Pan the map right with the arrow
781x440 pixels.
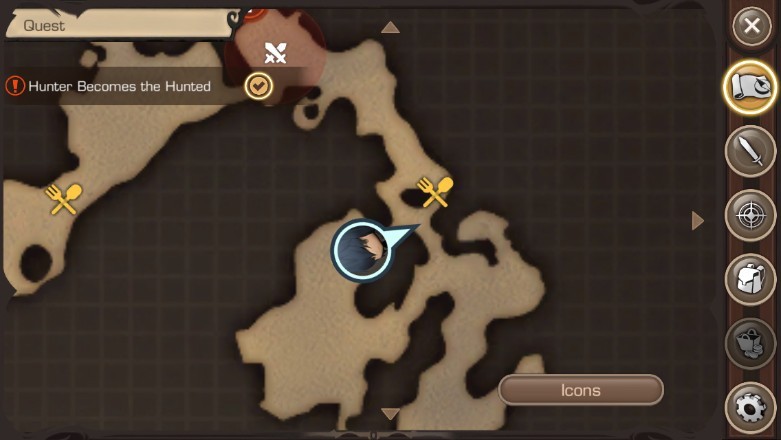pos(698,220)
